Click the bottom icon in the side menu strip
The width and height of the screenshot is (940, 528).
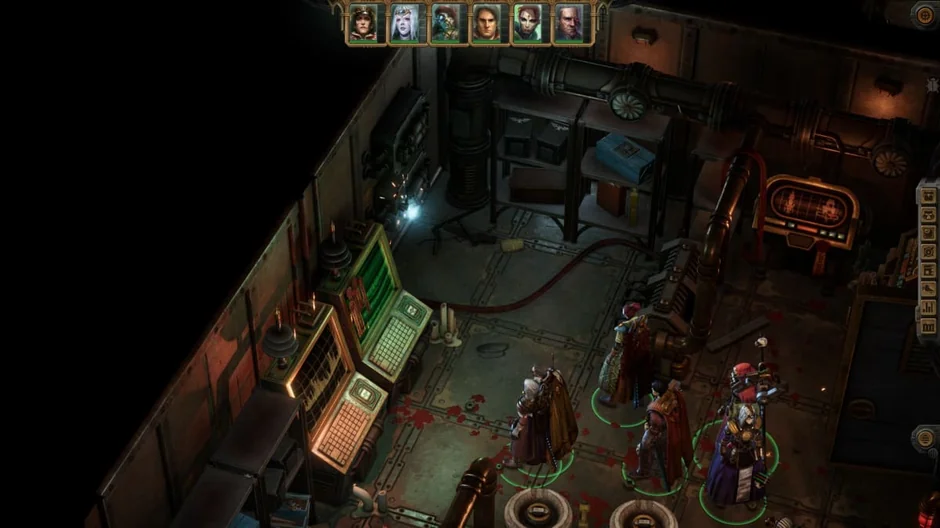point(927,325)
